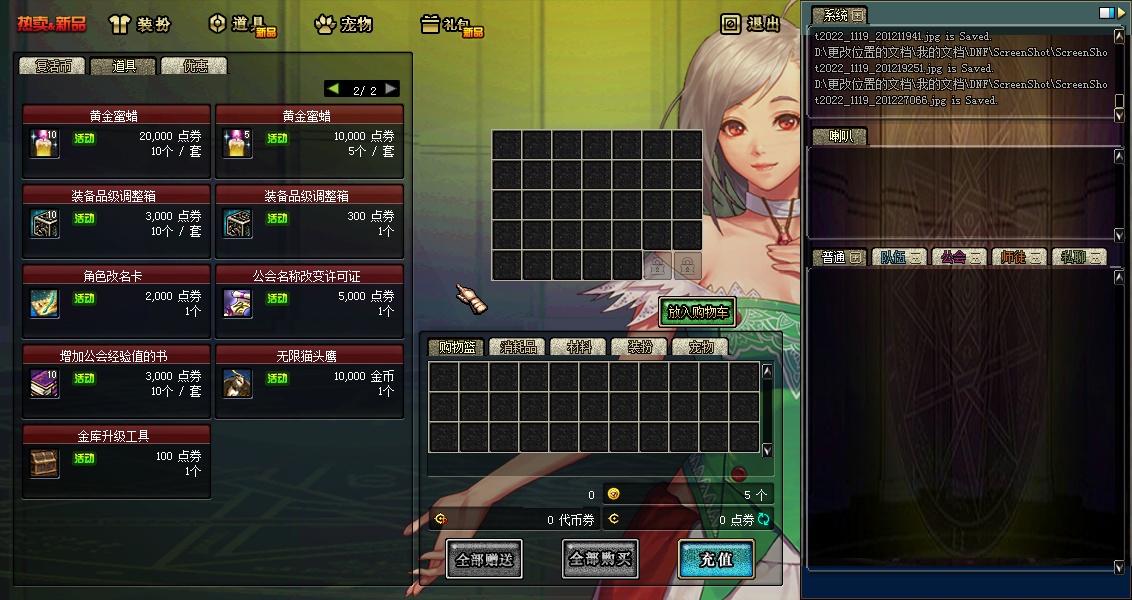
Task: Click the 全部赠送 button
Action: tap(484, 559)
